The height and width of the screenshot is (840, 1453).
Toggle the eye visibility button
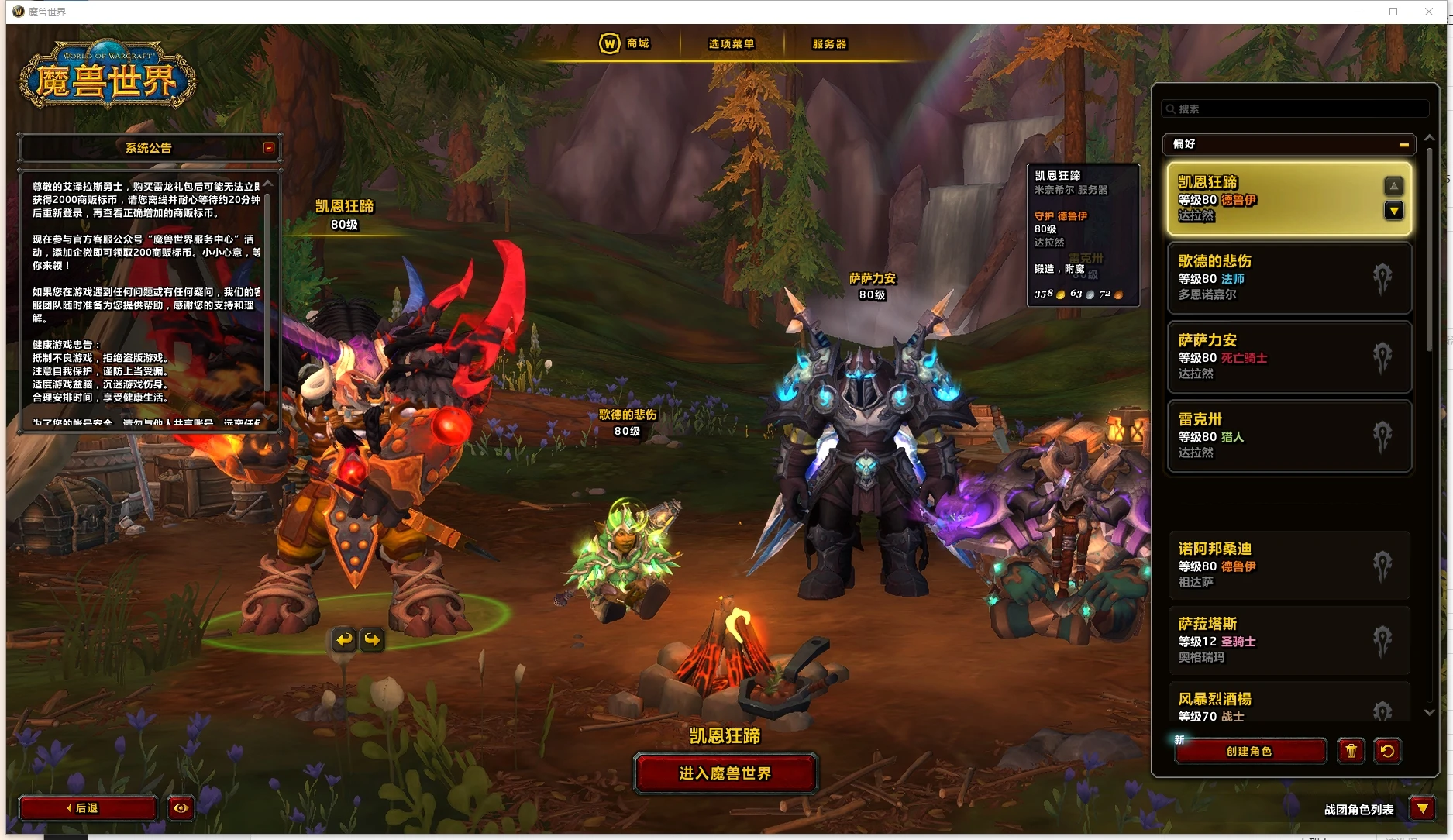181,808
